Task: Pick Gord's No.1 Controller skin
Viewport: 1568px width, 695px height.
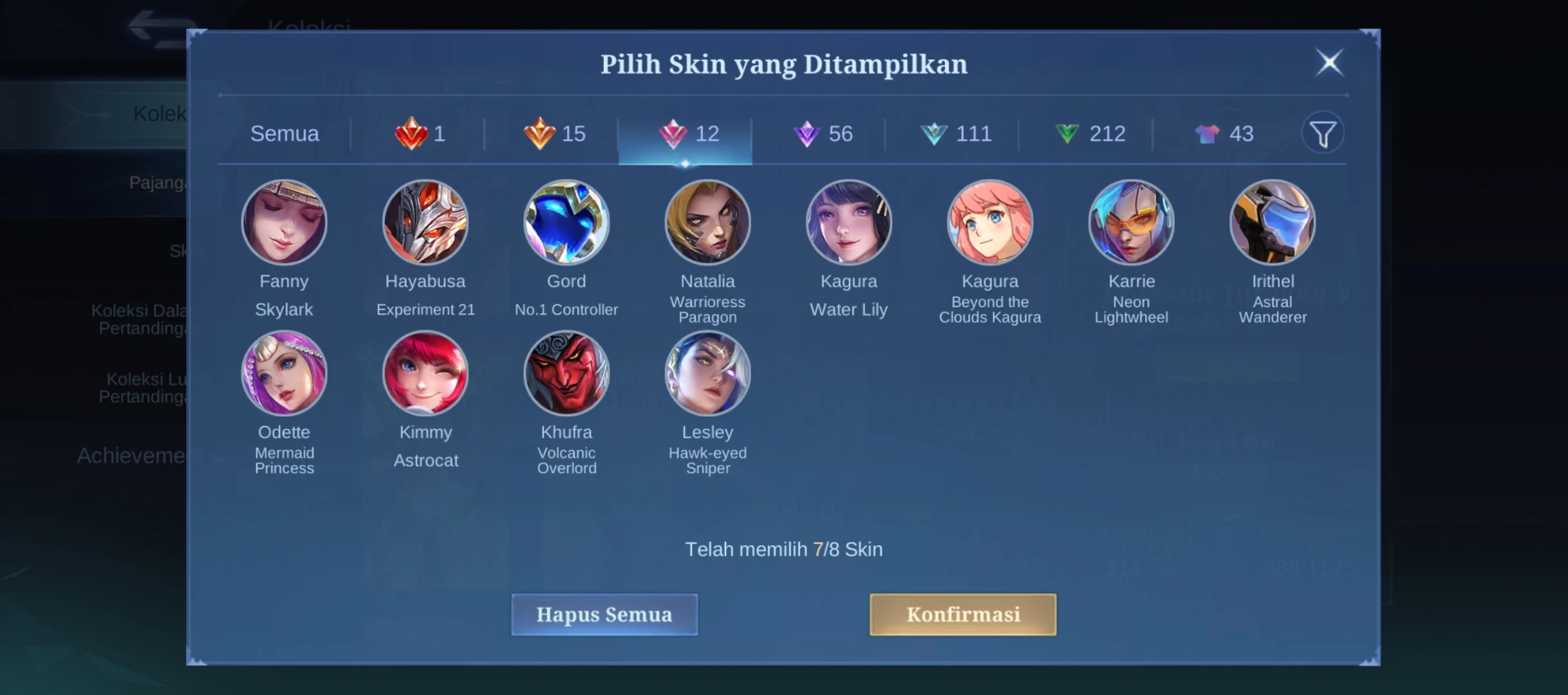Action: coord(566,223)
